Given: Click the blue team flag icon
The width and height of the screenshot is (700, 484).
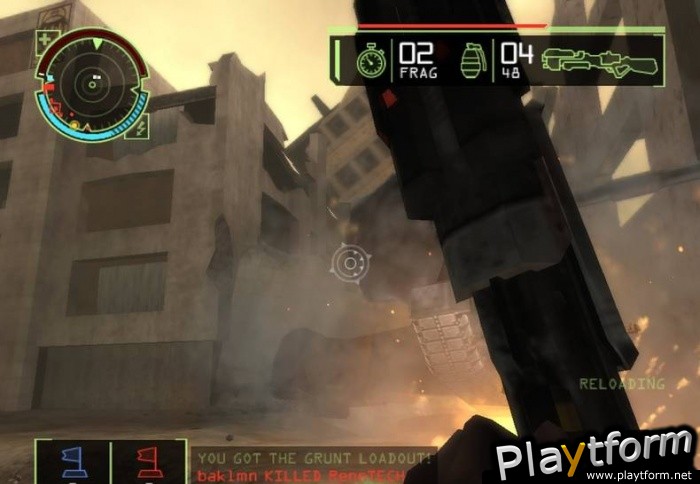Looking at the screenshot, I should (x=72, y=461).
